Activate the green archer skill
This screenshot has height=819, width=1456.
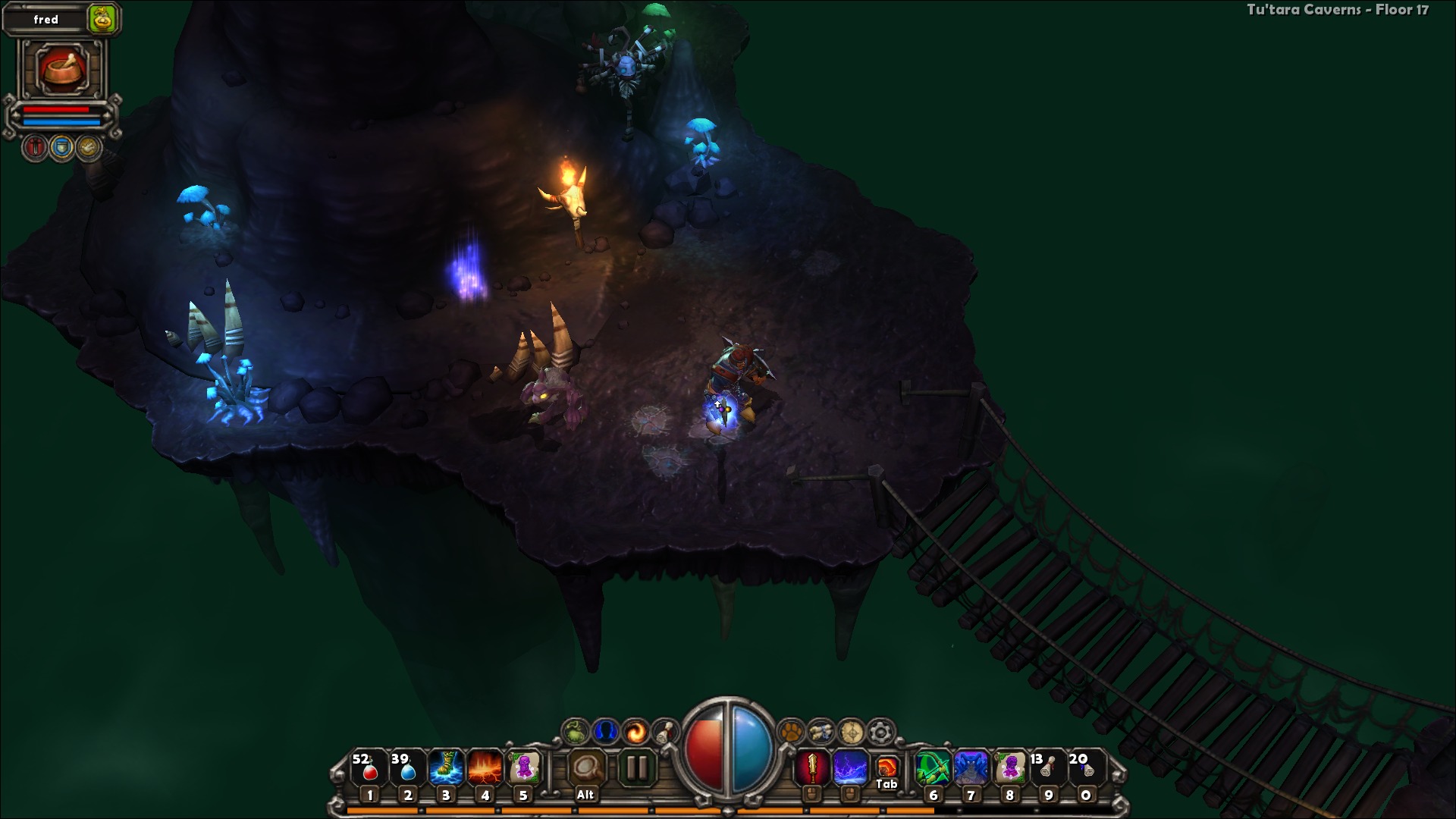(x=933, y=768)
